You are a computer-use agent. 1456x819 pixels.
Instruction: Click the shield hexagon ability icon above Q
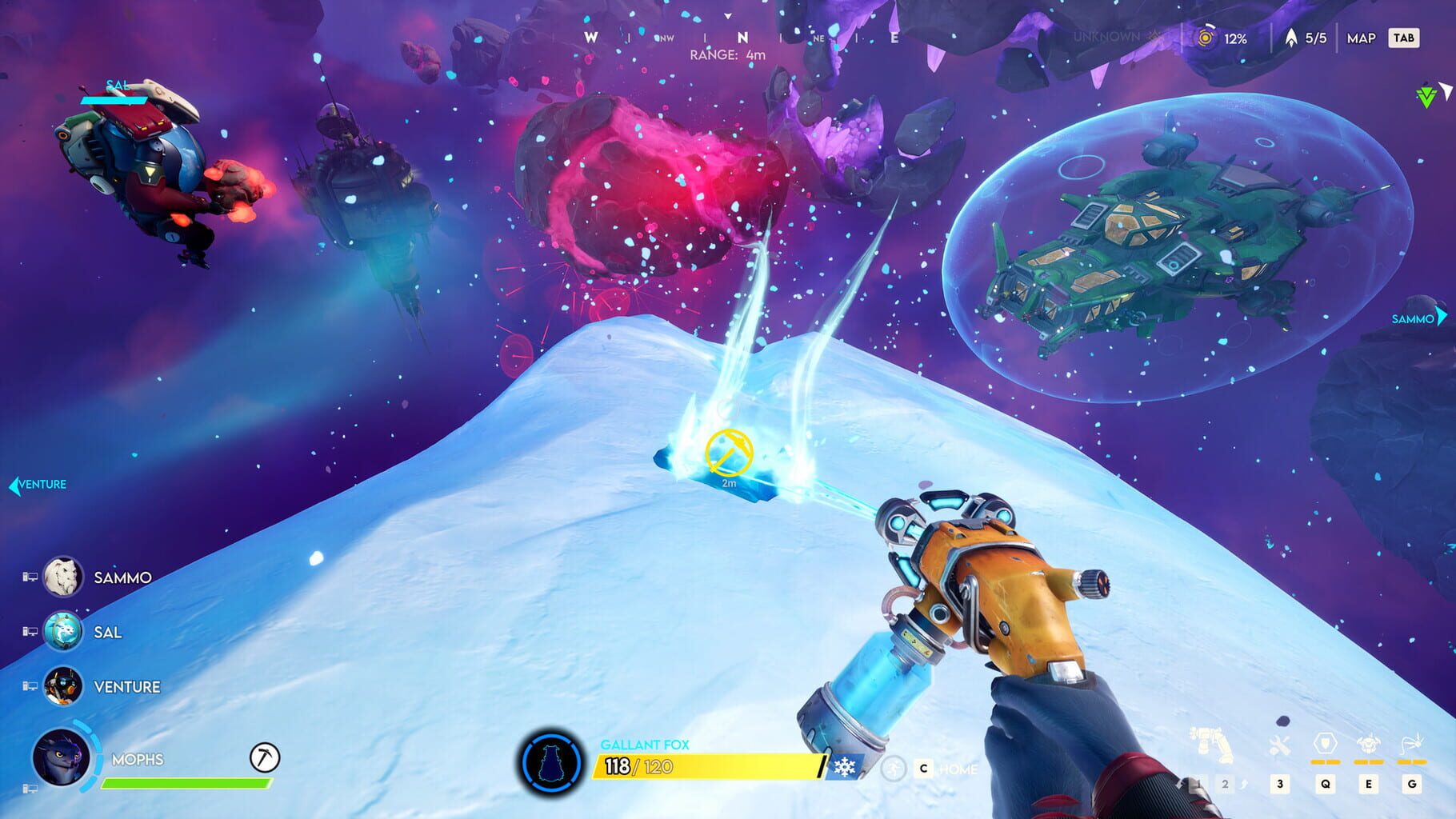(1325, 743)
